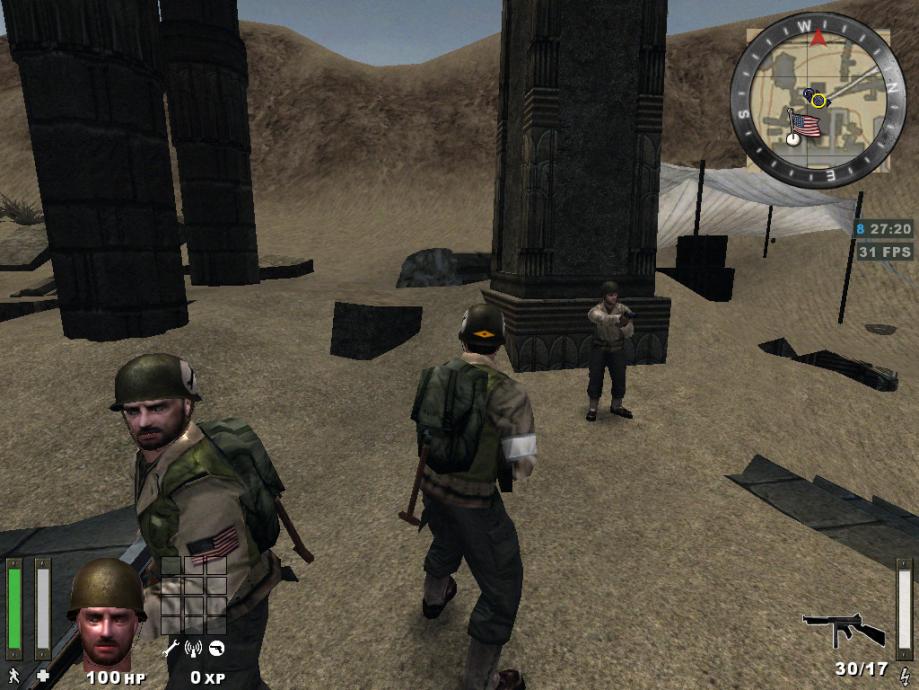The width and height of the screenshot is (919, 690).
Task: Select the wrench engineering skill icon
Action: pos(170,648)
